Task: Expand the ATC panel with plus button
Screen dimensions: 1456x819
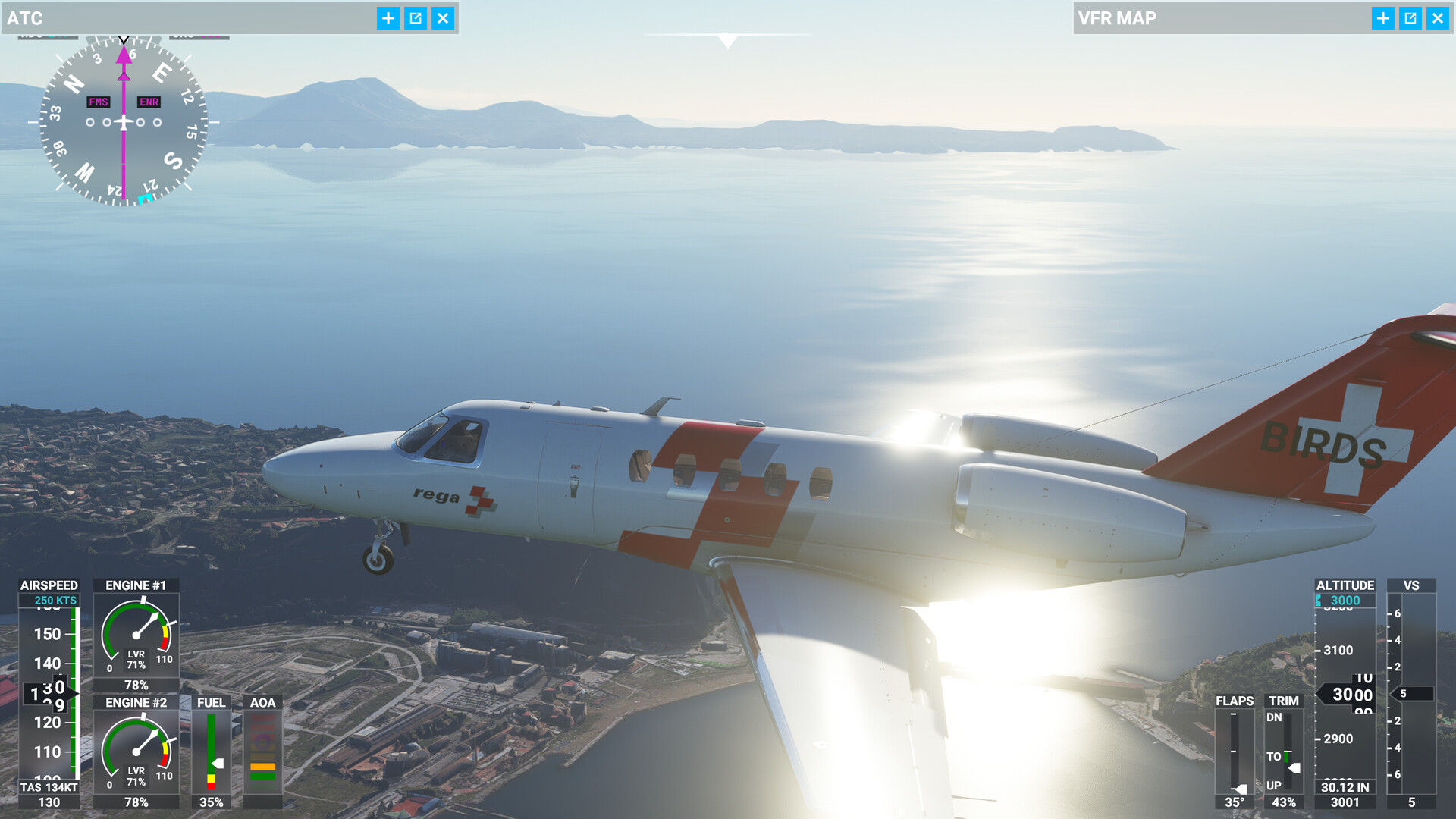Action: click(388, 18)
